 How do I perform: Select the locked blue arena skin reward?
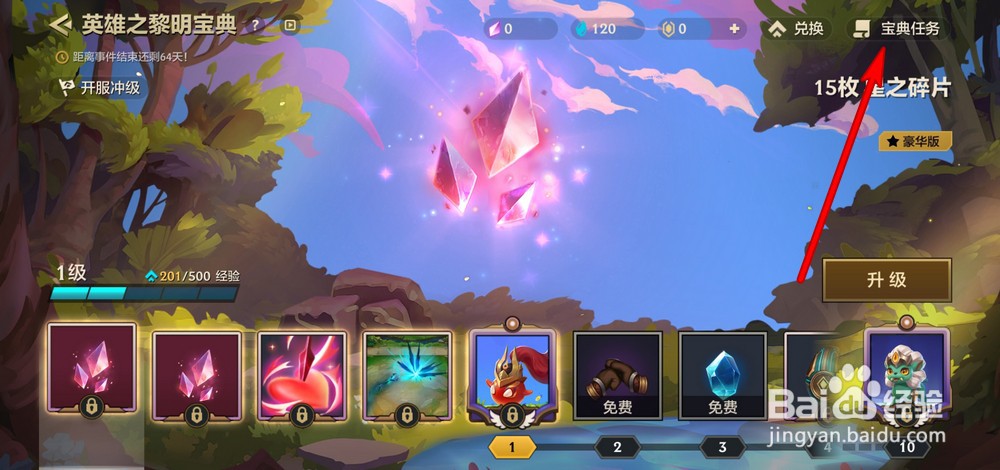[x=406, y=375]
